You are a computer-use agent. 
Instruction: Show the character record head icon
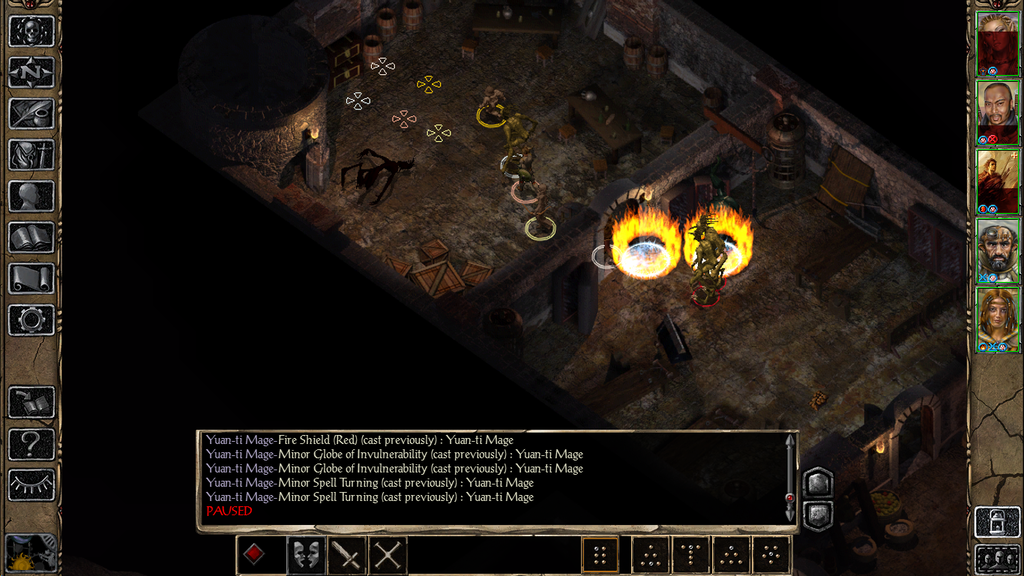(31, 196)
